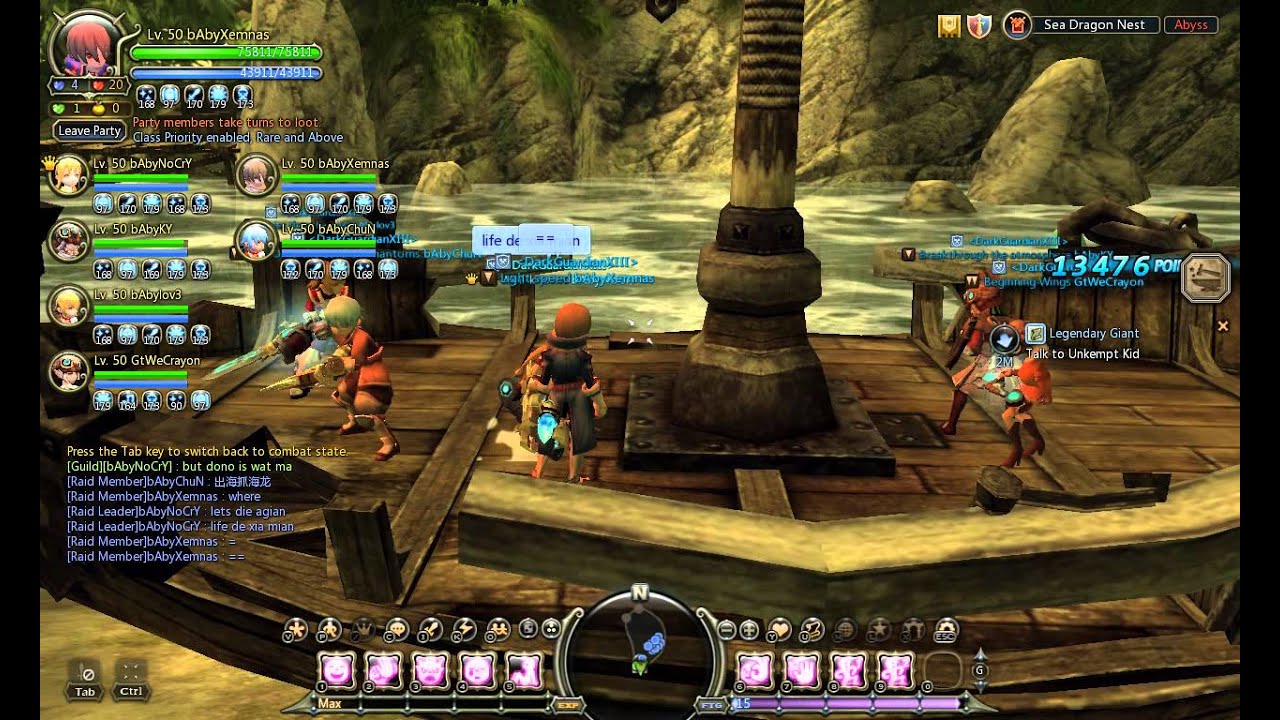Click the Leave Party button
This screenshot has width=1280, height=720.
point(90,131)
